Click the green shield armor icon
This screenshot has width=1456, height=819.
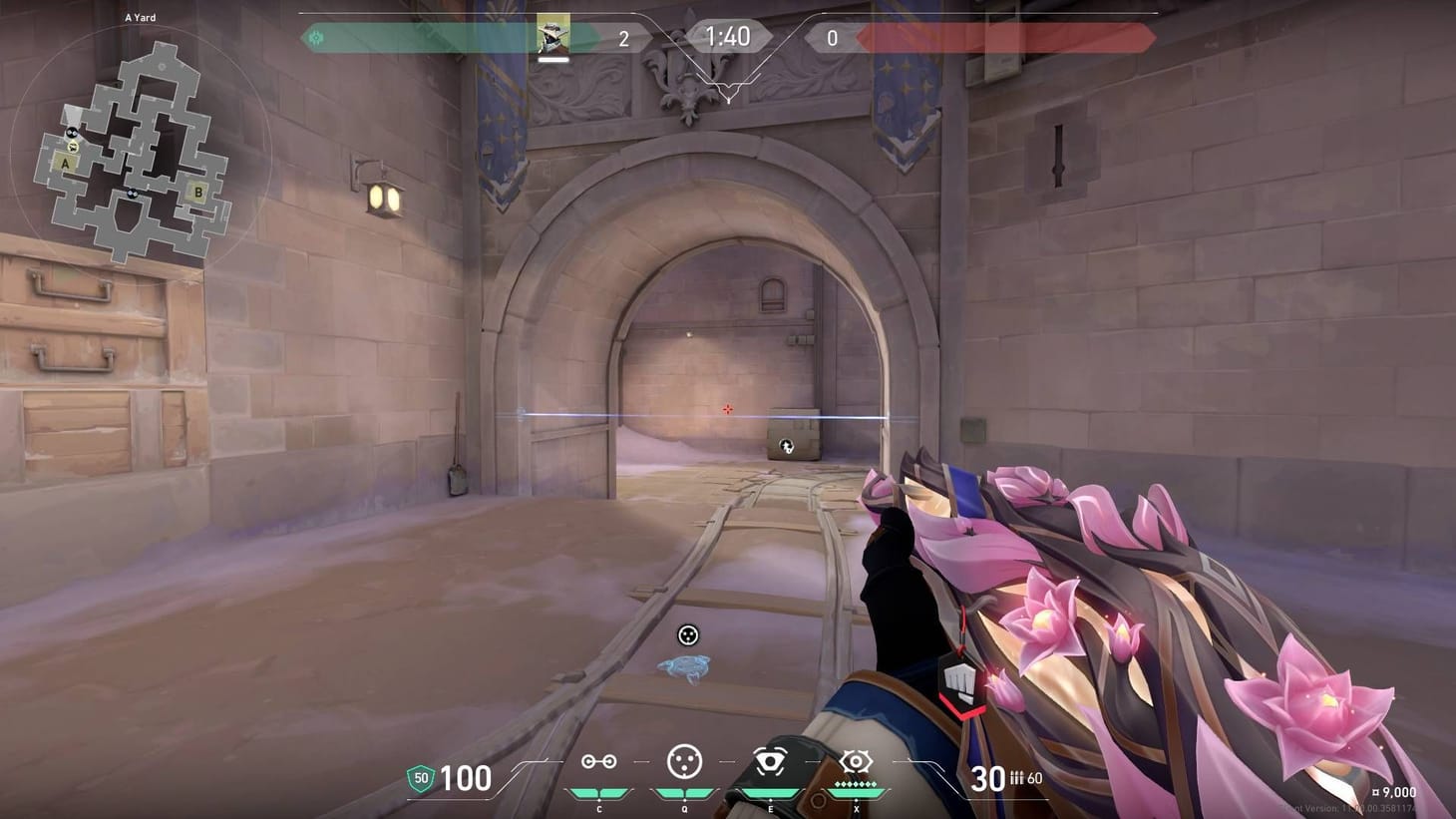(422, 777)
